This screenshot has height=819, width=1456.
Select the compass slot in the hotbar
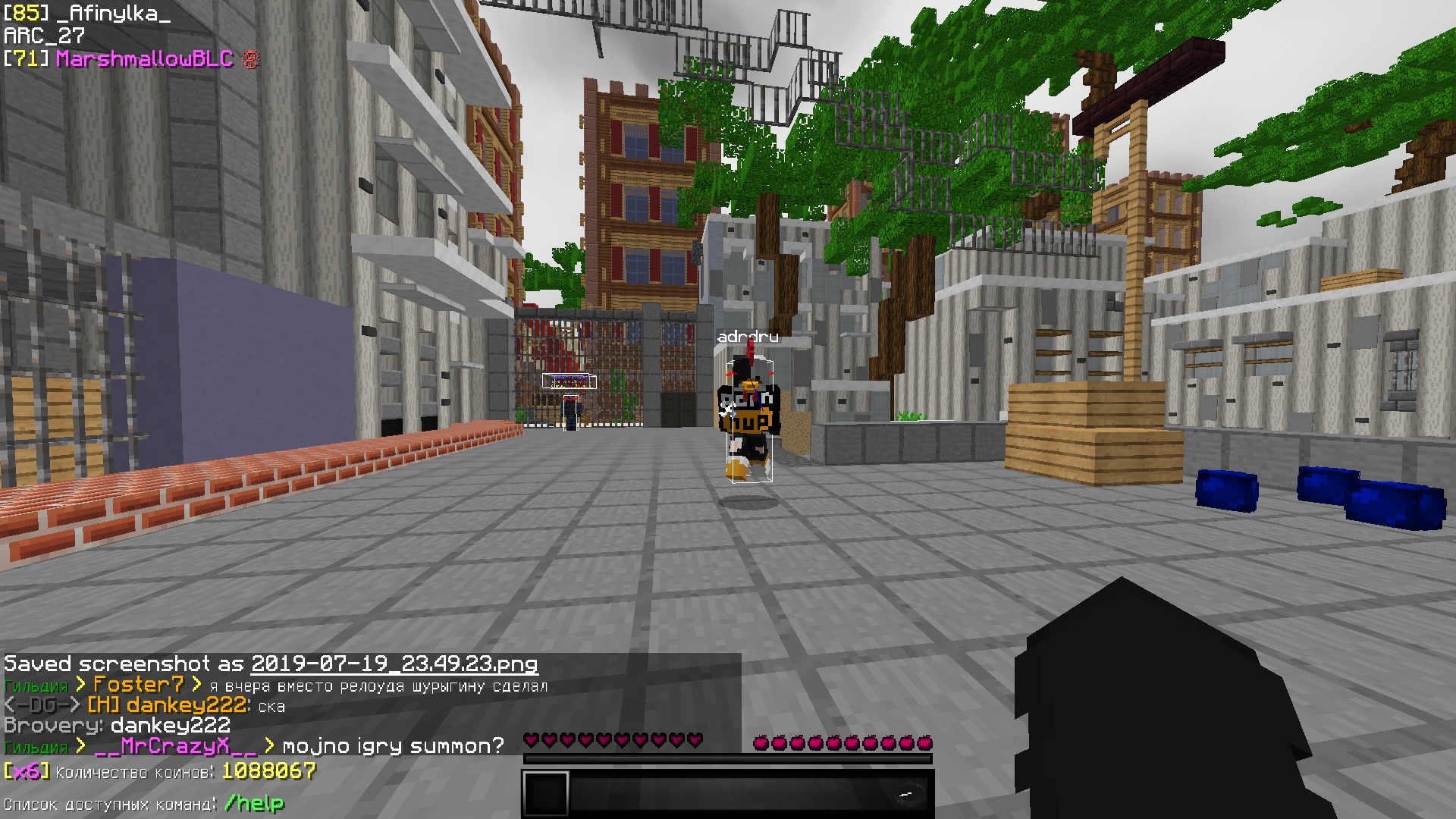pos(908,795)
